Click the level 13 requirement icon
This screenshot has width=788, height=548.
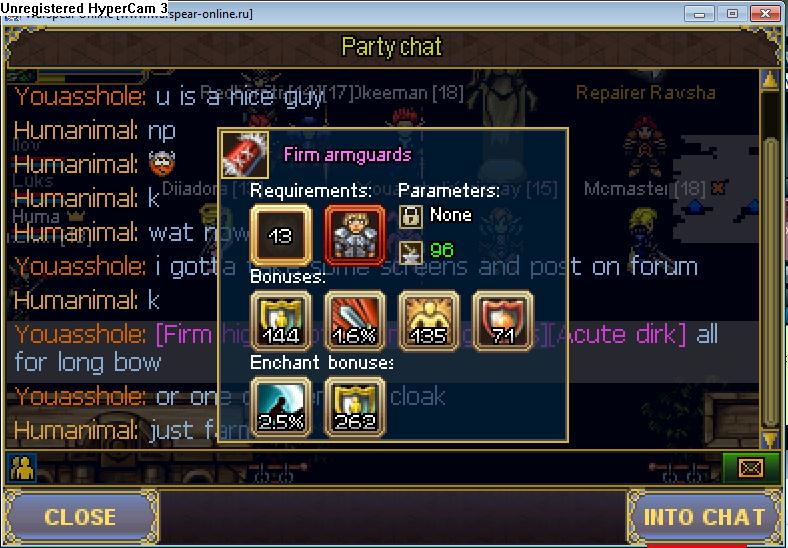pyautogui.click(x=280, y=236)
